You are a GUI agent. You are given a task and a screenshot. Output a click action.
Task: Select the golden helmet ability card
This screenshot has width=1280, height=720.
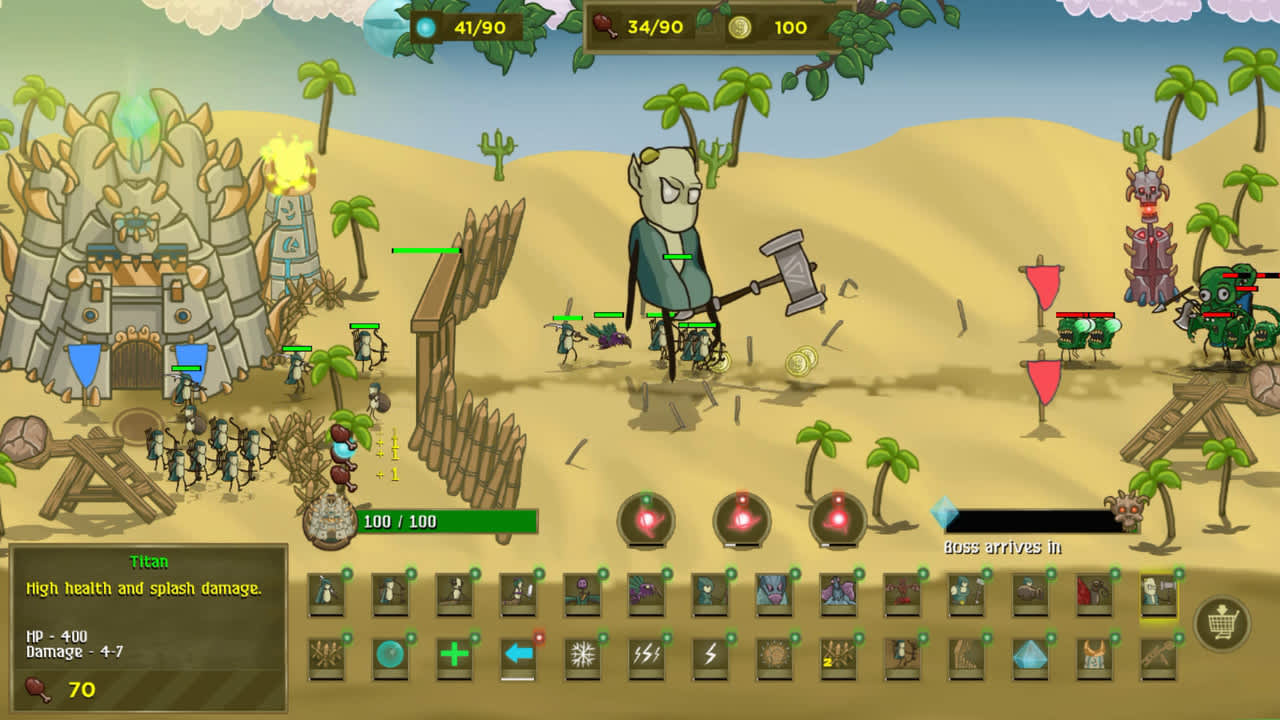1093,655
